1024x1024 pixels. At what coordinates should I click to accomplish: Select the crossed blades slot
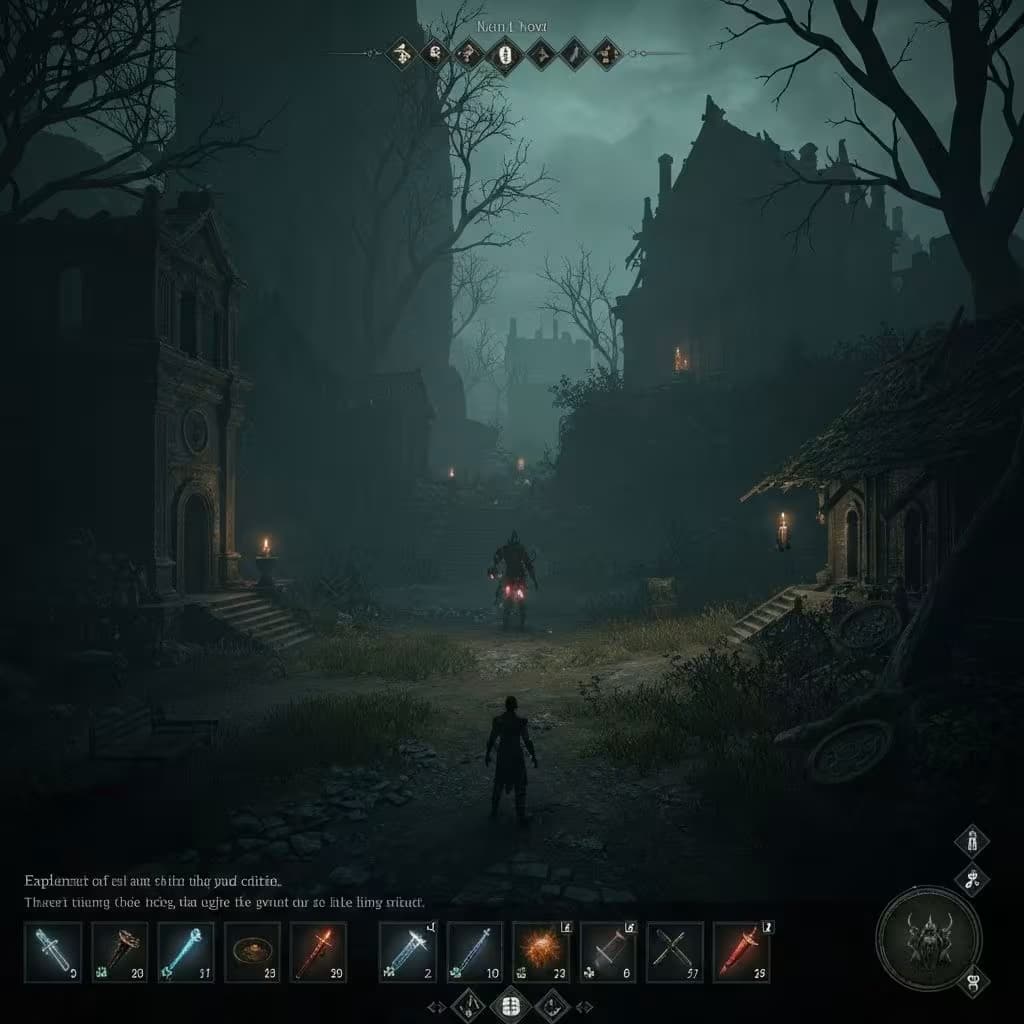(x=675, y=951)
